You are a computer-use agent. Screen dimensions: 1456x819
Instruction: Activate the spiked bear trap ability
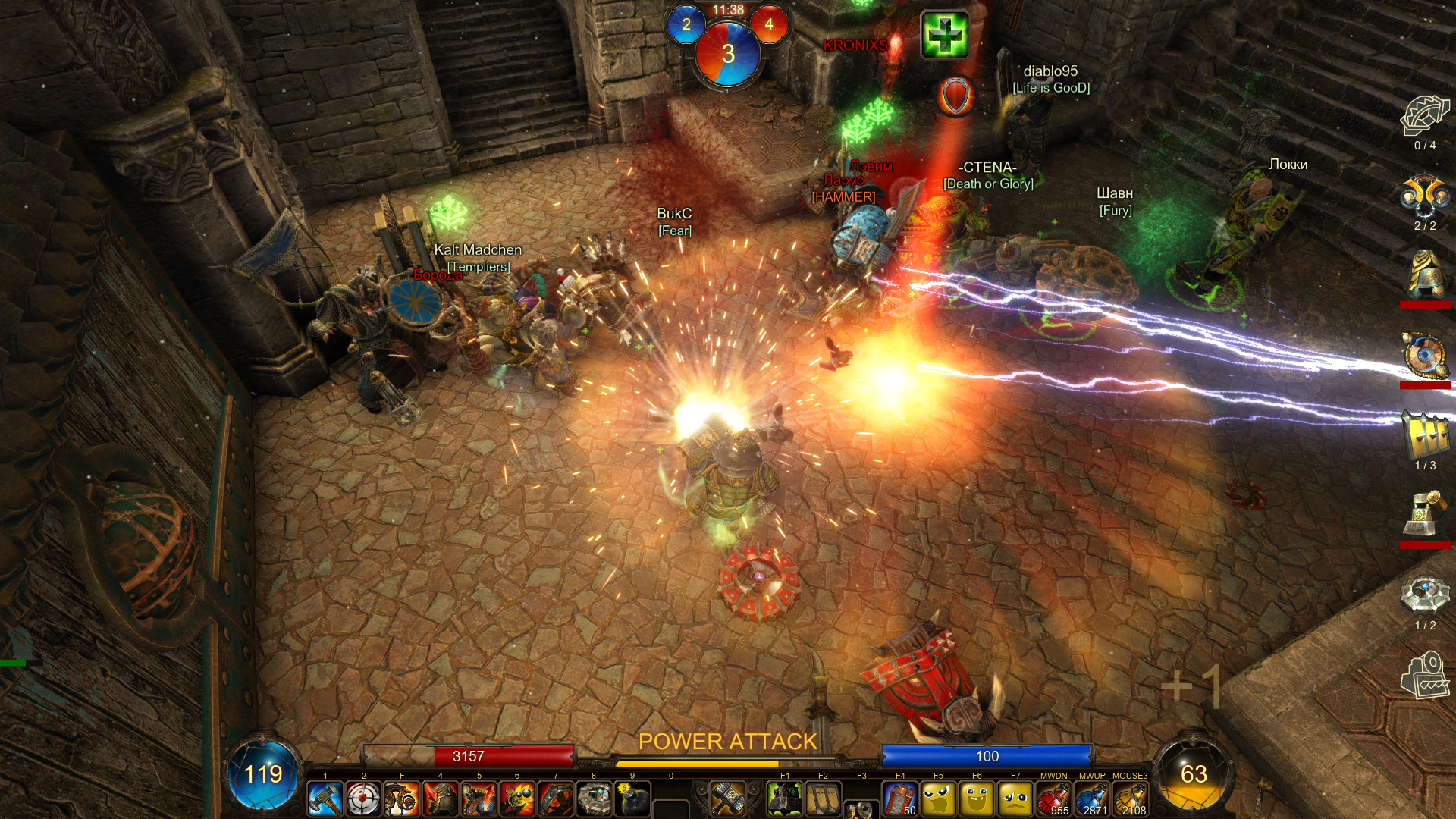tap(556, 799)
